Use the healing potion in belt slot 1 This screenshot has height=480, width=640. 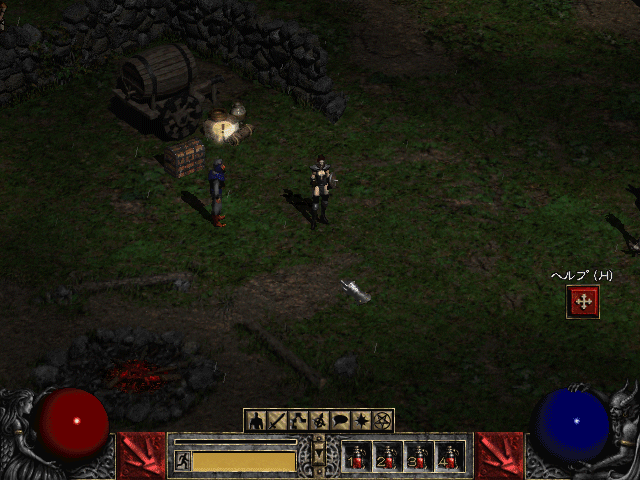pos(357,457)
